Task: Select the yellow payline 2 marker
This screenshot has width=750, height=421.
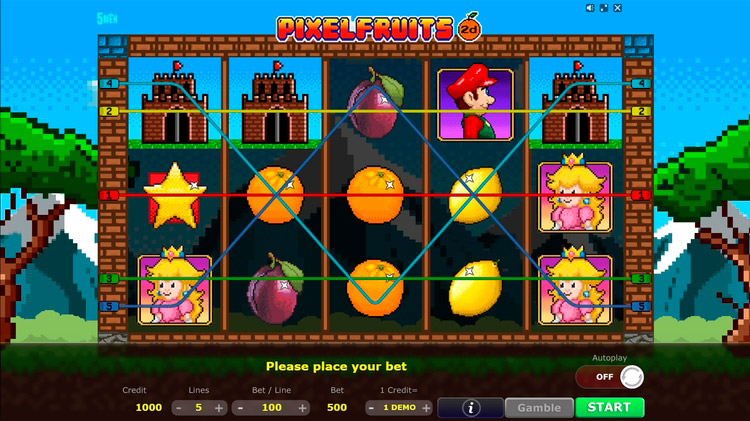Action: [109, 111]
